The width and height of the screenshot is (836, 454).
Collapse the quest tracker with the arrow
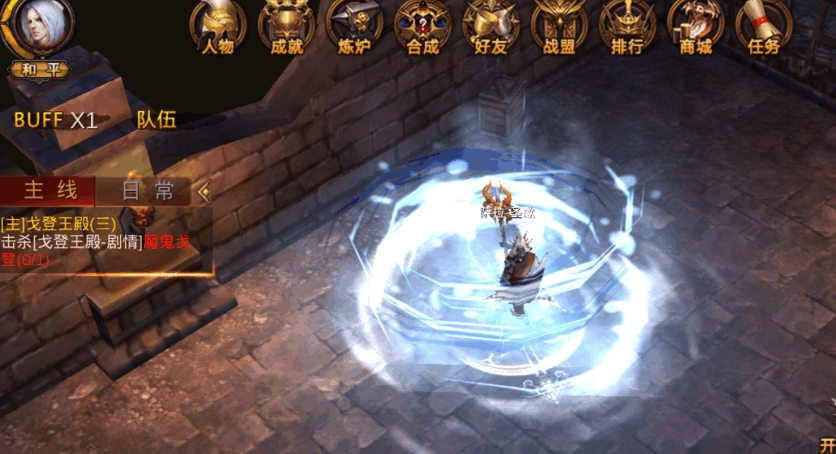tap(204, 191)
